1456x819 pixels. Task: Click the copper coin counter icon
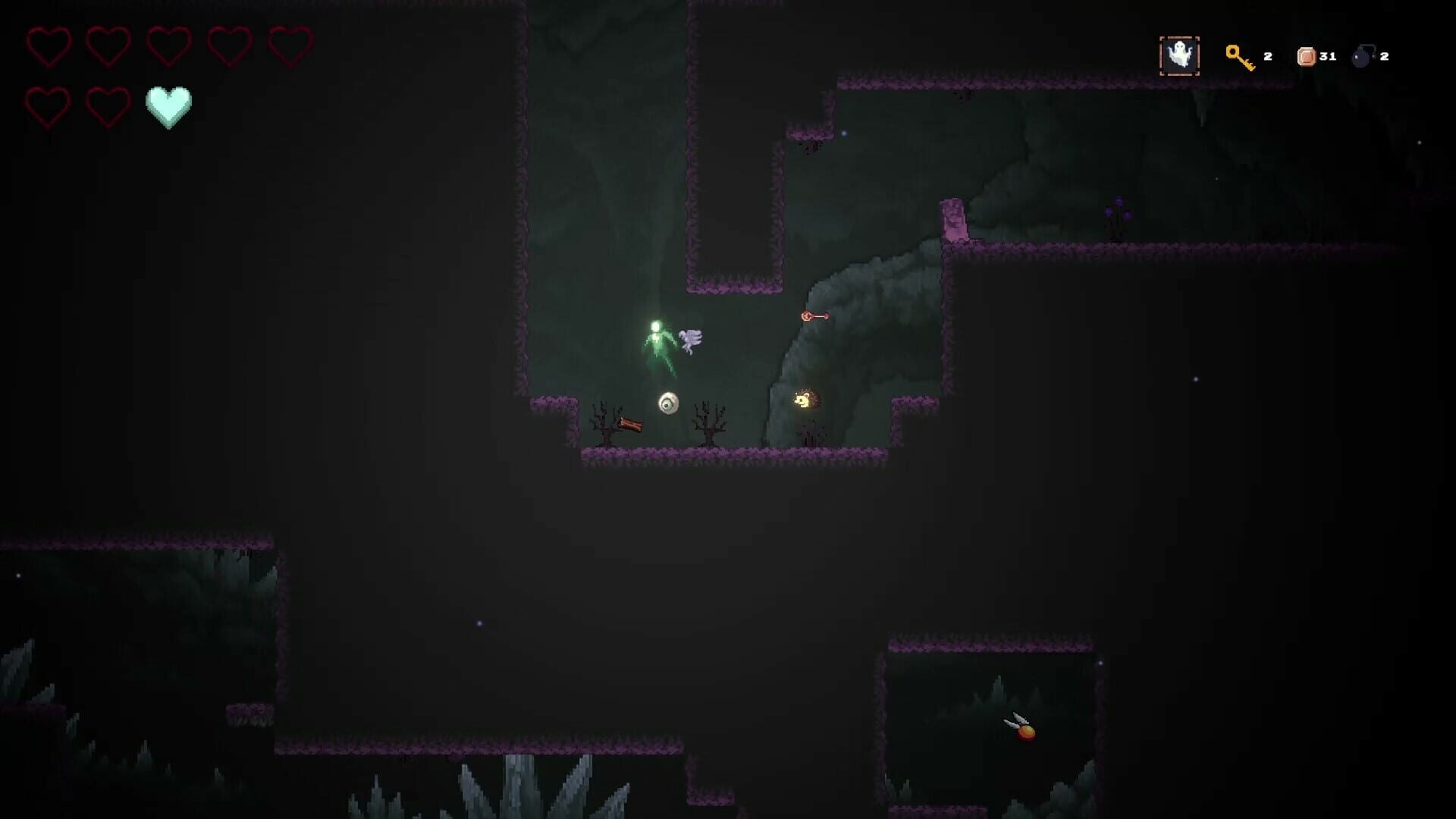tap(1307, 55)
